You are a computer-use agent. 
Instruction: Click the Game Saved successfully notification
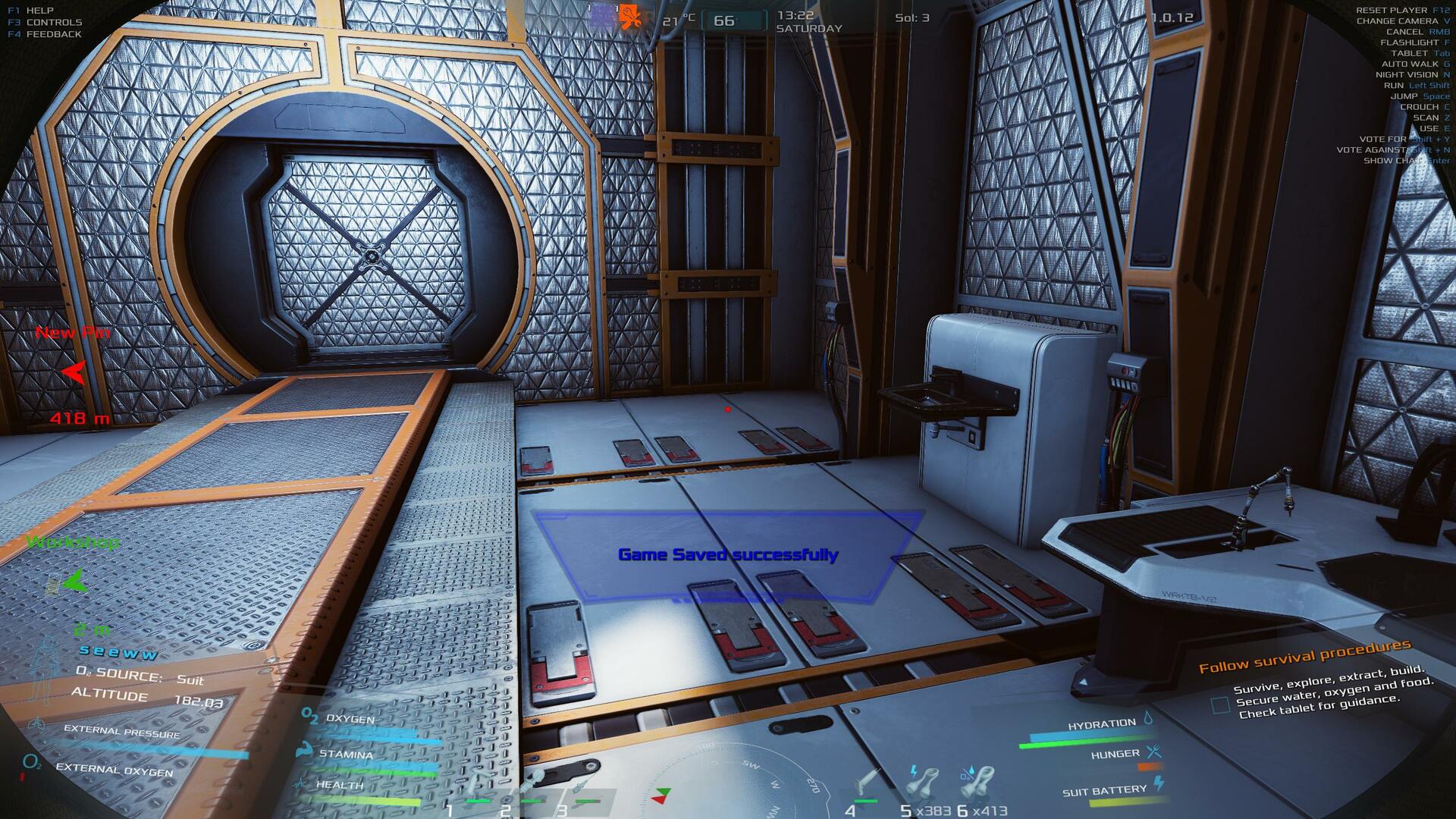728,554
